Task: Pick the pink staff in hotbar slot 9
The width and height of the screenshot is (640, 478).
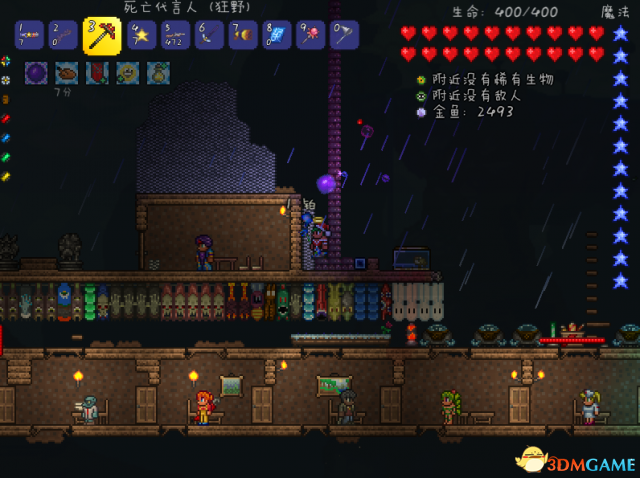Action: 311,36
